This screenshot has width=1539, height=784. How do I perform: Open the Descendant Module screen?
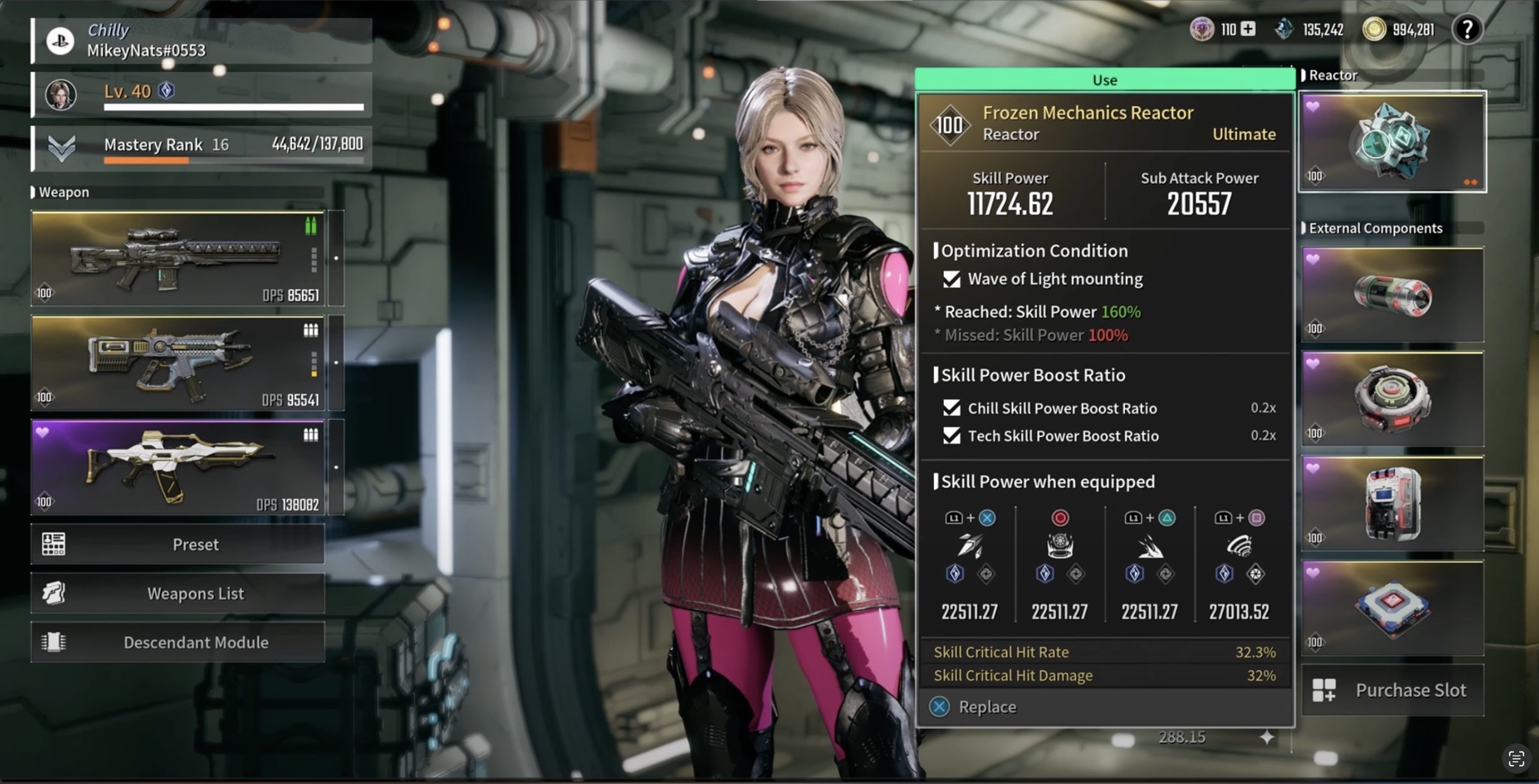(x=178, y=642)
